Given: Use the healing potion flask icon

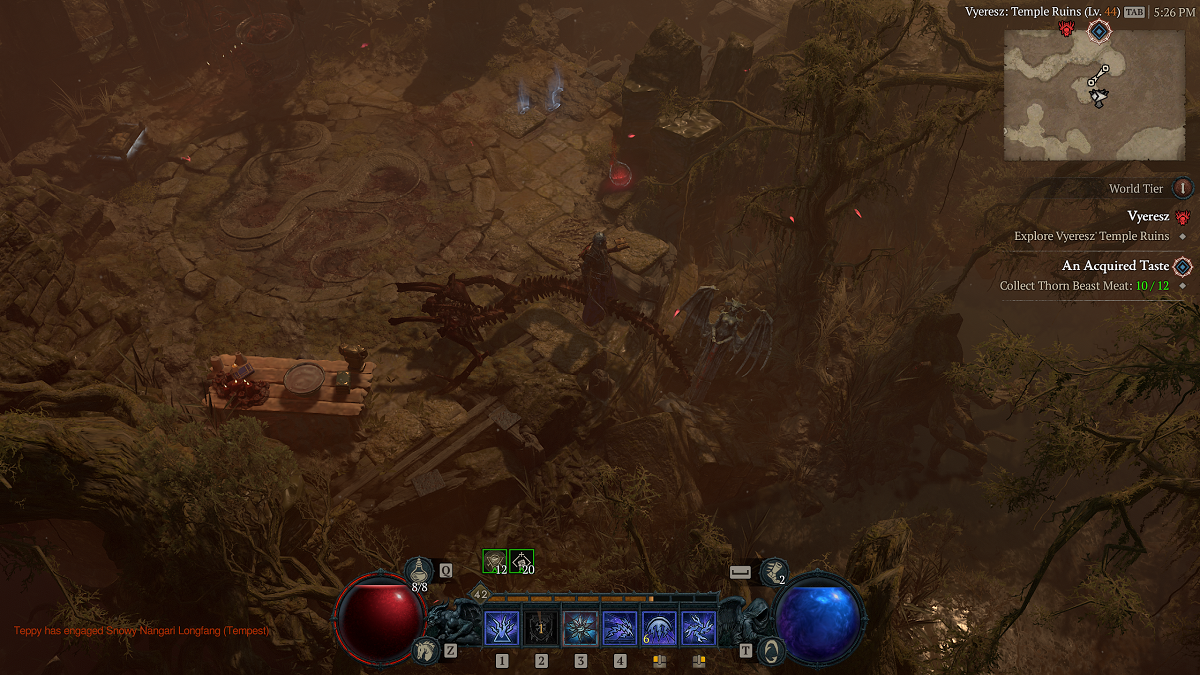Looking at the screenshot, I should tap(420, 570).
